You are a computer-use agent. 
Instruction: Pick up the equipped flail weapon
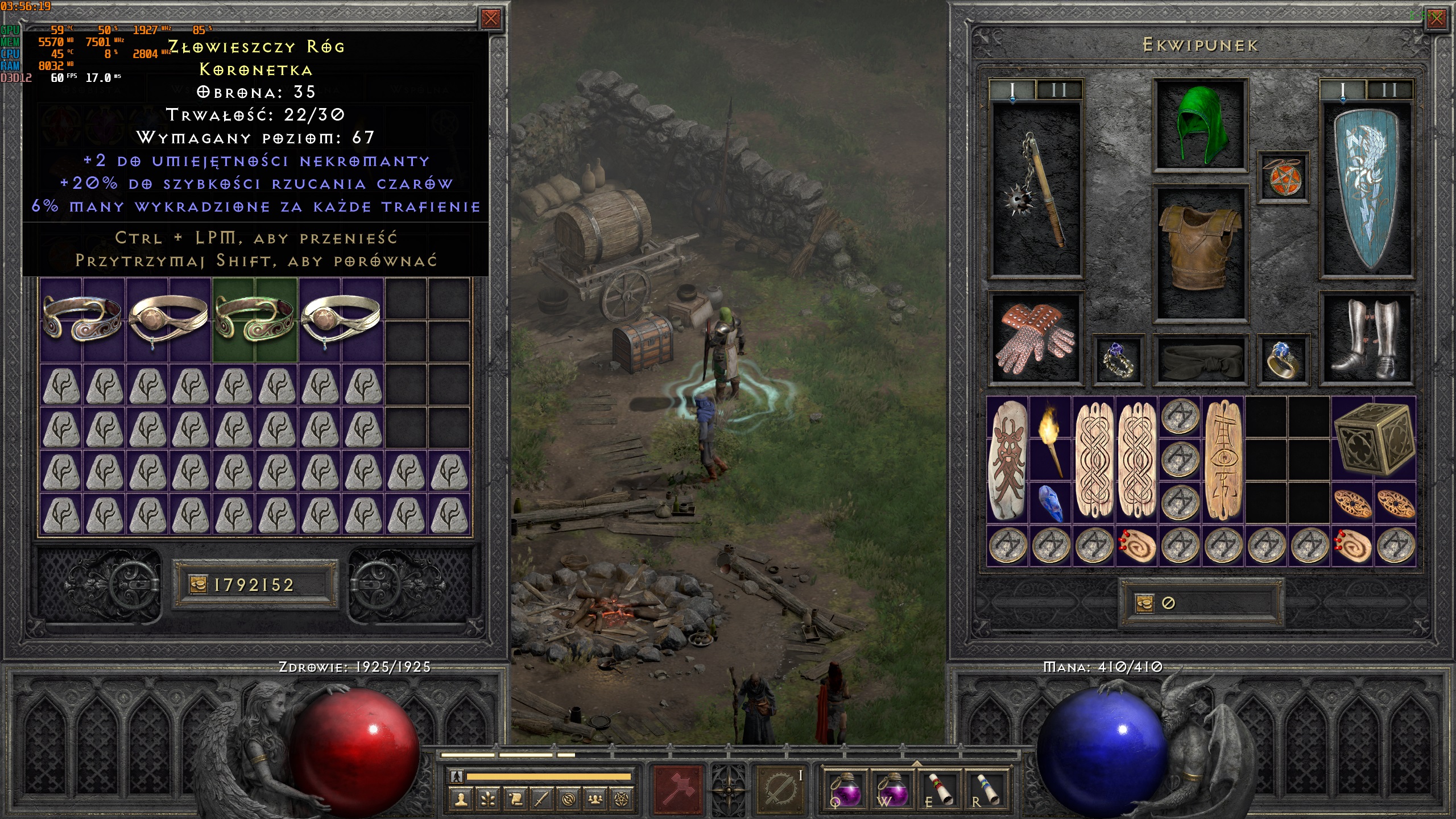pos(1035,191)
